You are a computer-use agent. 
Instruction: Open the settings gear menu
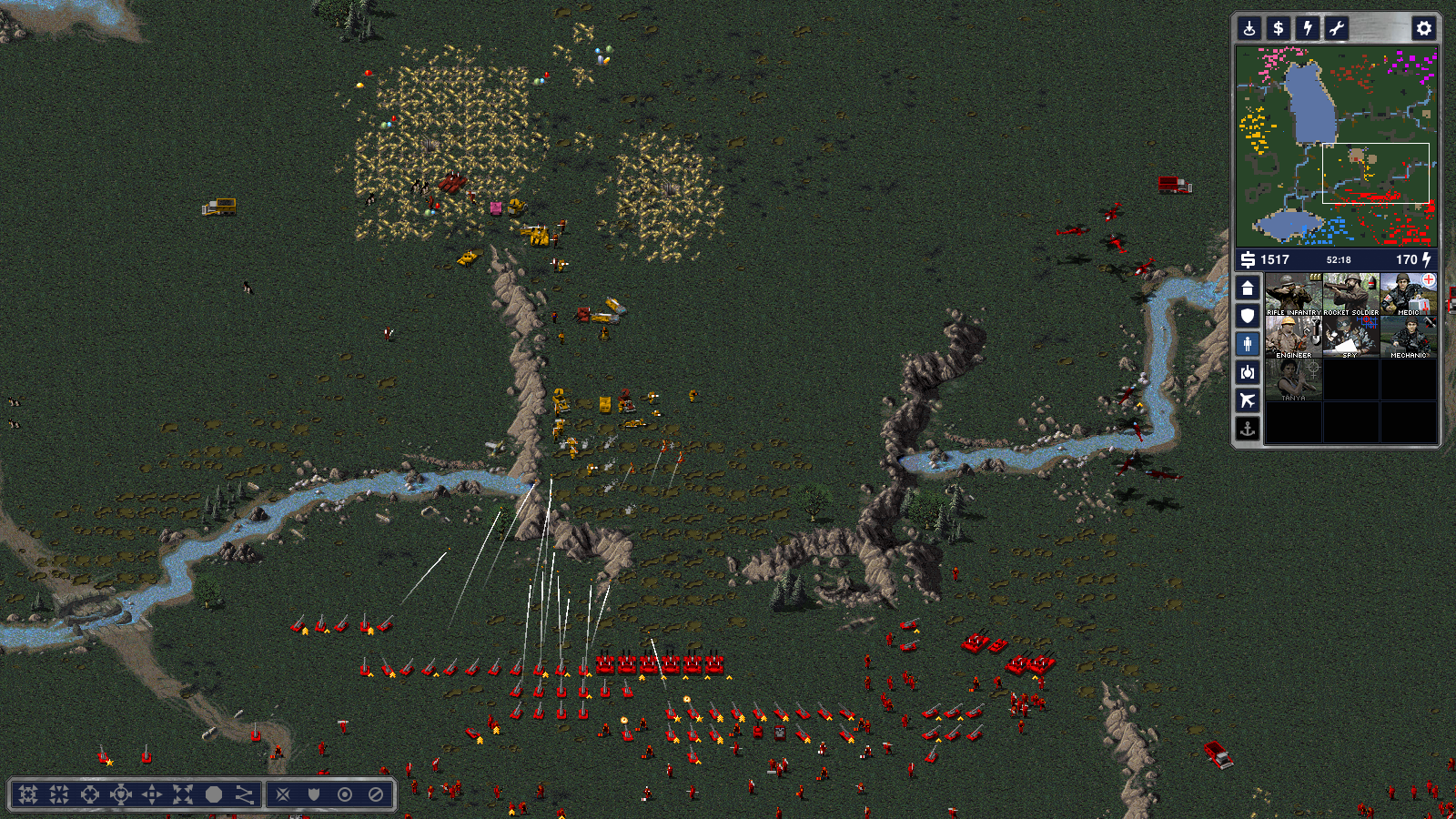[x=1423, y=28]
